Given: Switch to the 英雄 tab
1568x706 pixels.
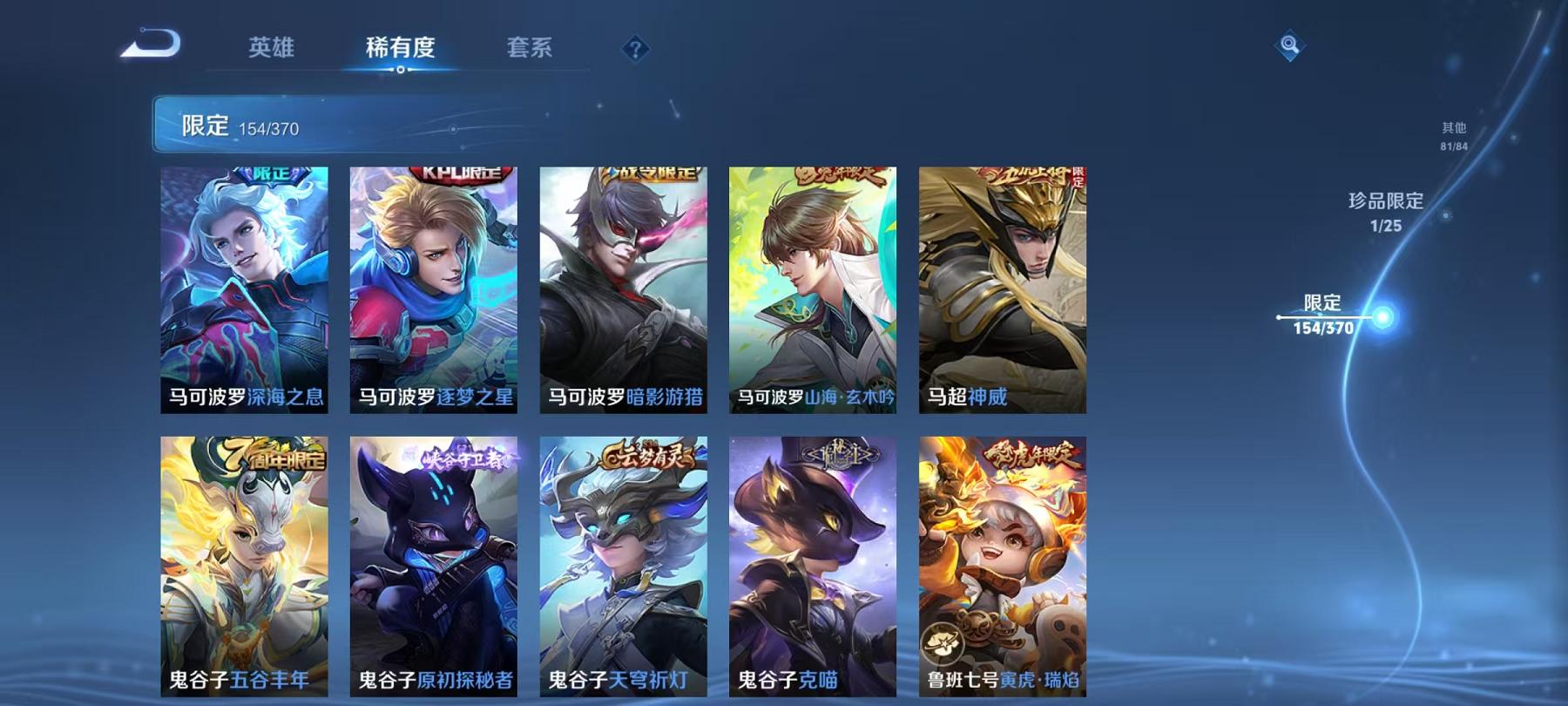Looking at the screenshot, I should pos(273,50).
